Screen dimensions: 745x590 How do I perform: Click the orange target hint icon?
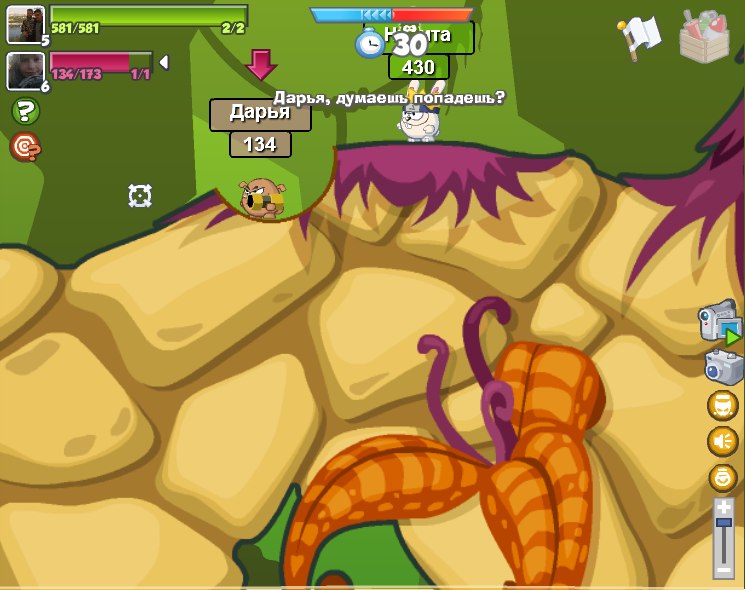(x=25, y=147)
